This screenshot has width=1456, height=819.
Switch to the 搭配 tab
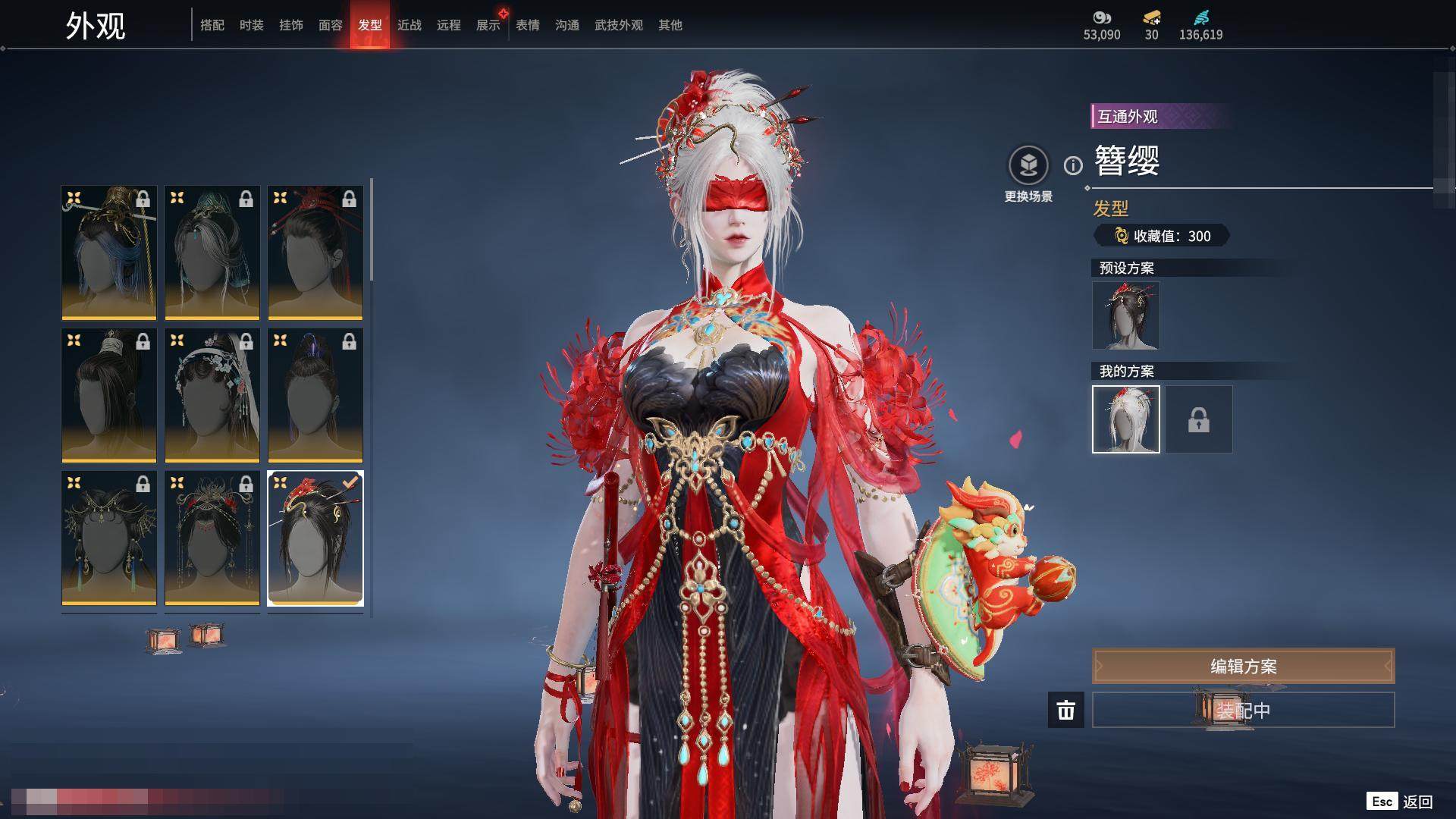click(212, 25)
